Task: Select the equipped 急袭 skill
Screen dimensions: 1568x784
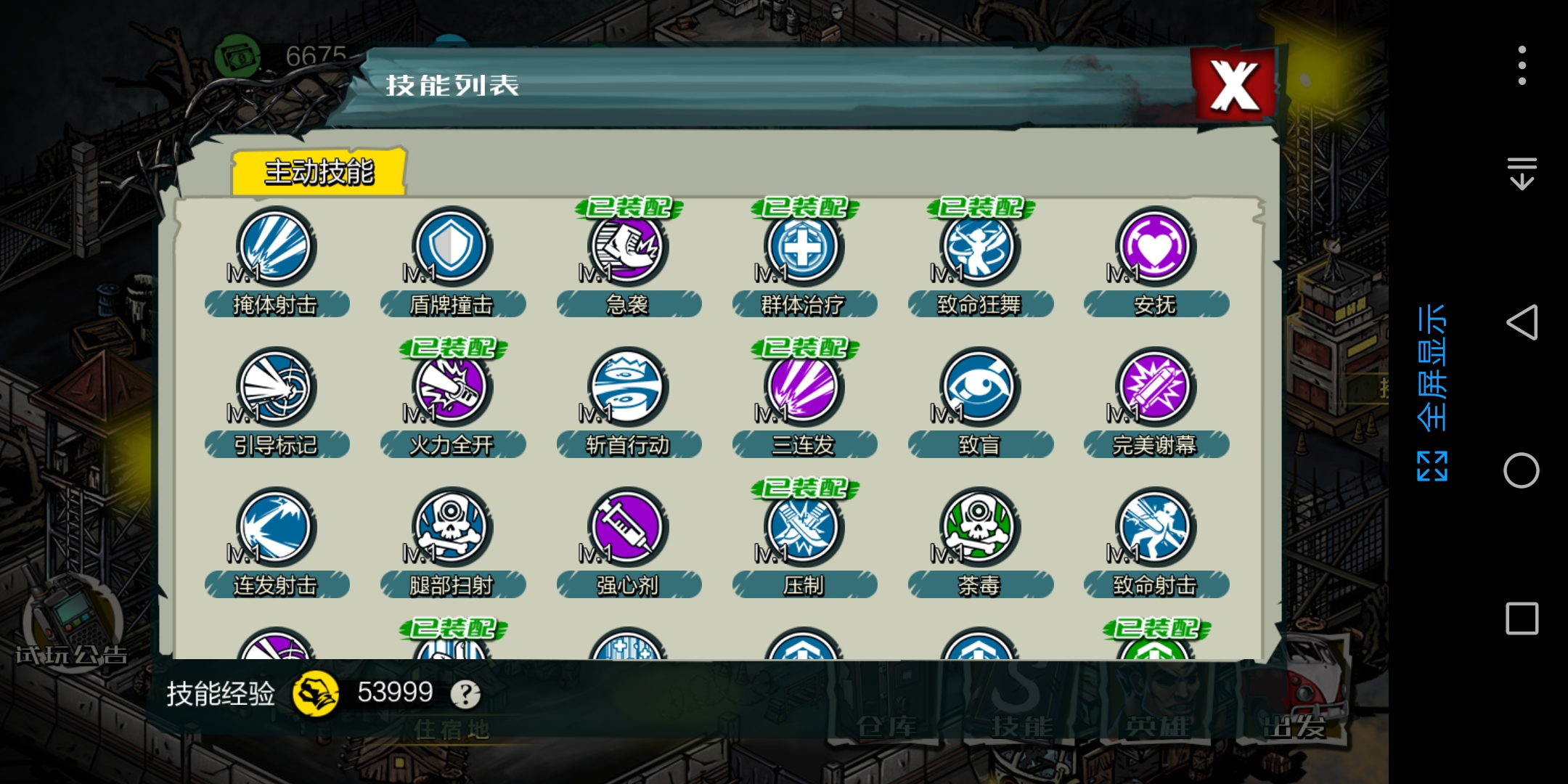Action: 627,247
